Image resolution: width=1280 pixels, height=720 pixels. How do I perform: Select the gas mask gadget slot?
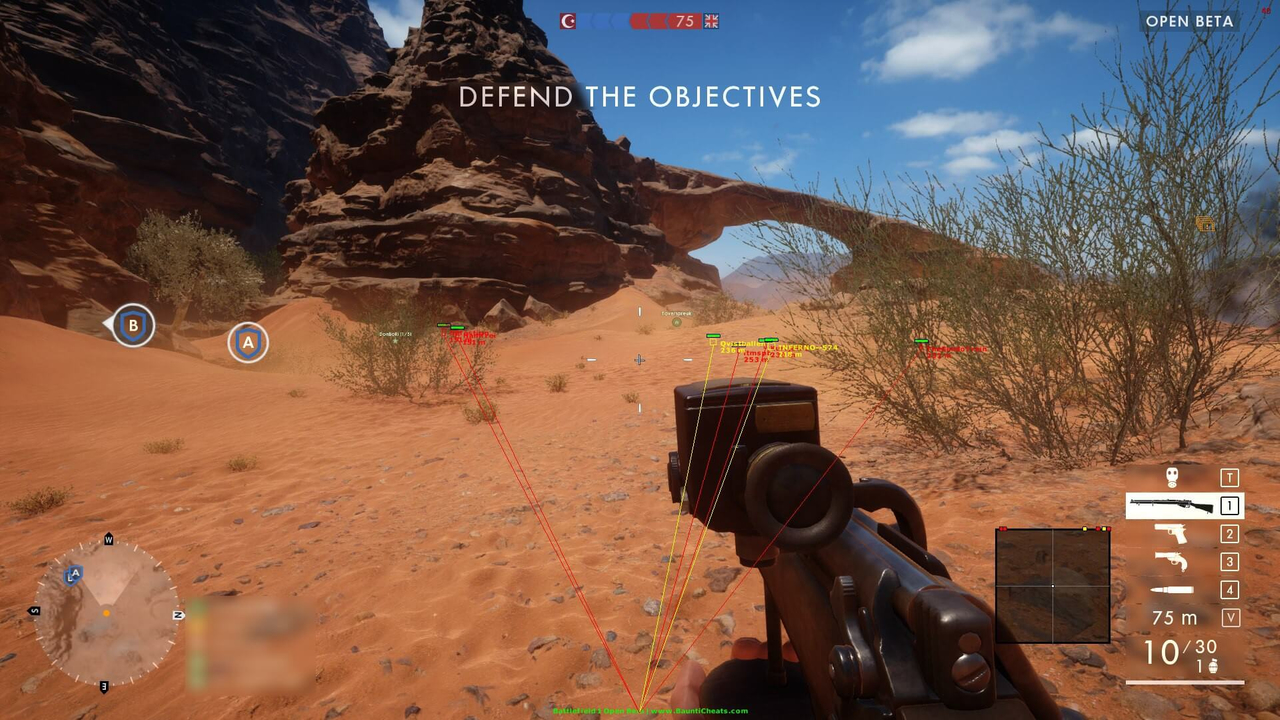tap(1172, 478)
